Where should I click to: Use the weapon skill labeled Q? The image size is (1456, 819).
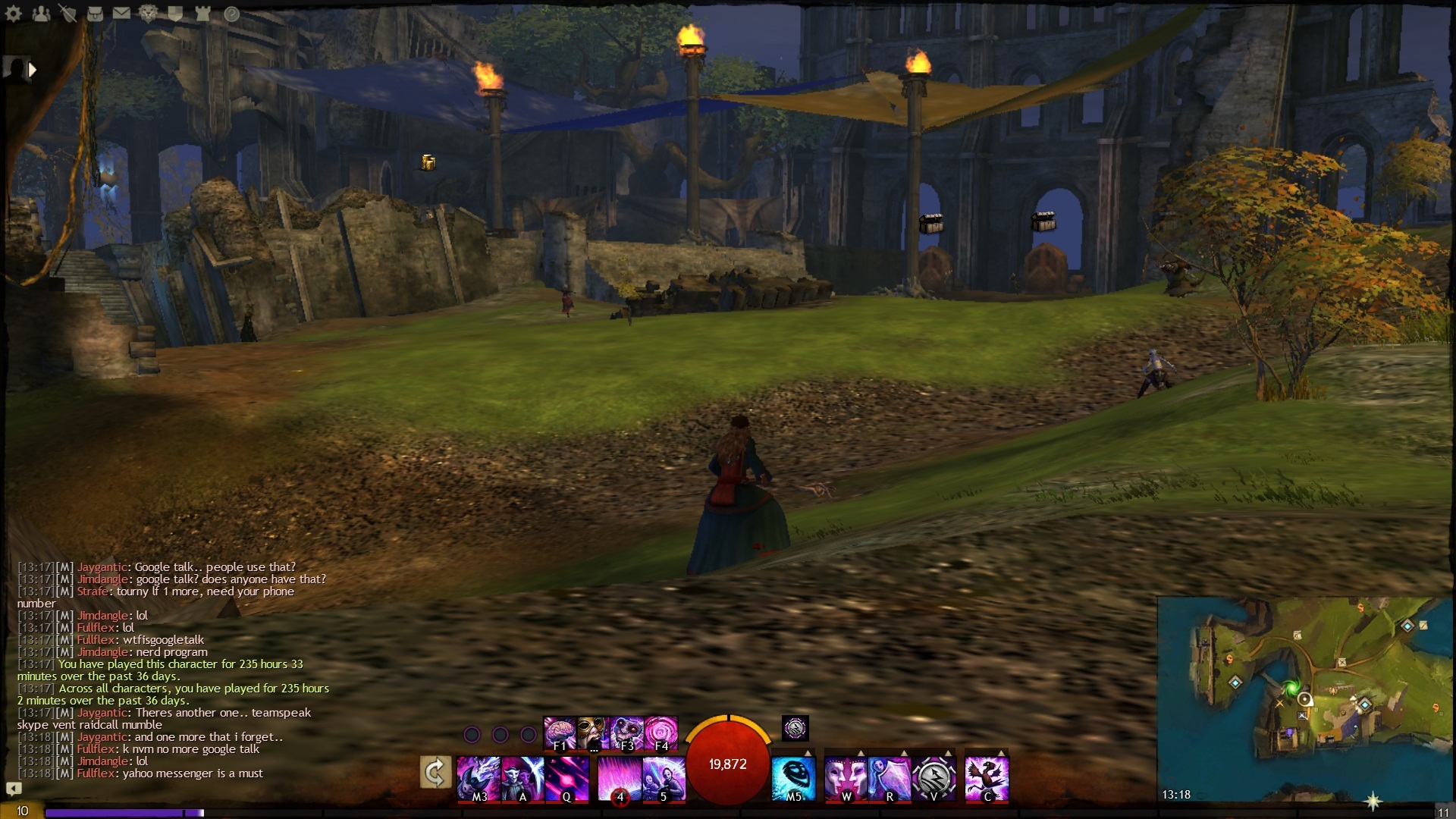[566, 778]
